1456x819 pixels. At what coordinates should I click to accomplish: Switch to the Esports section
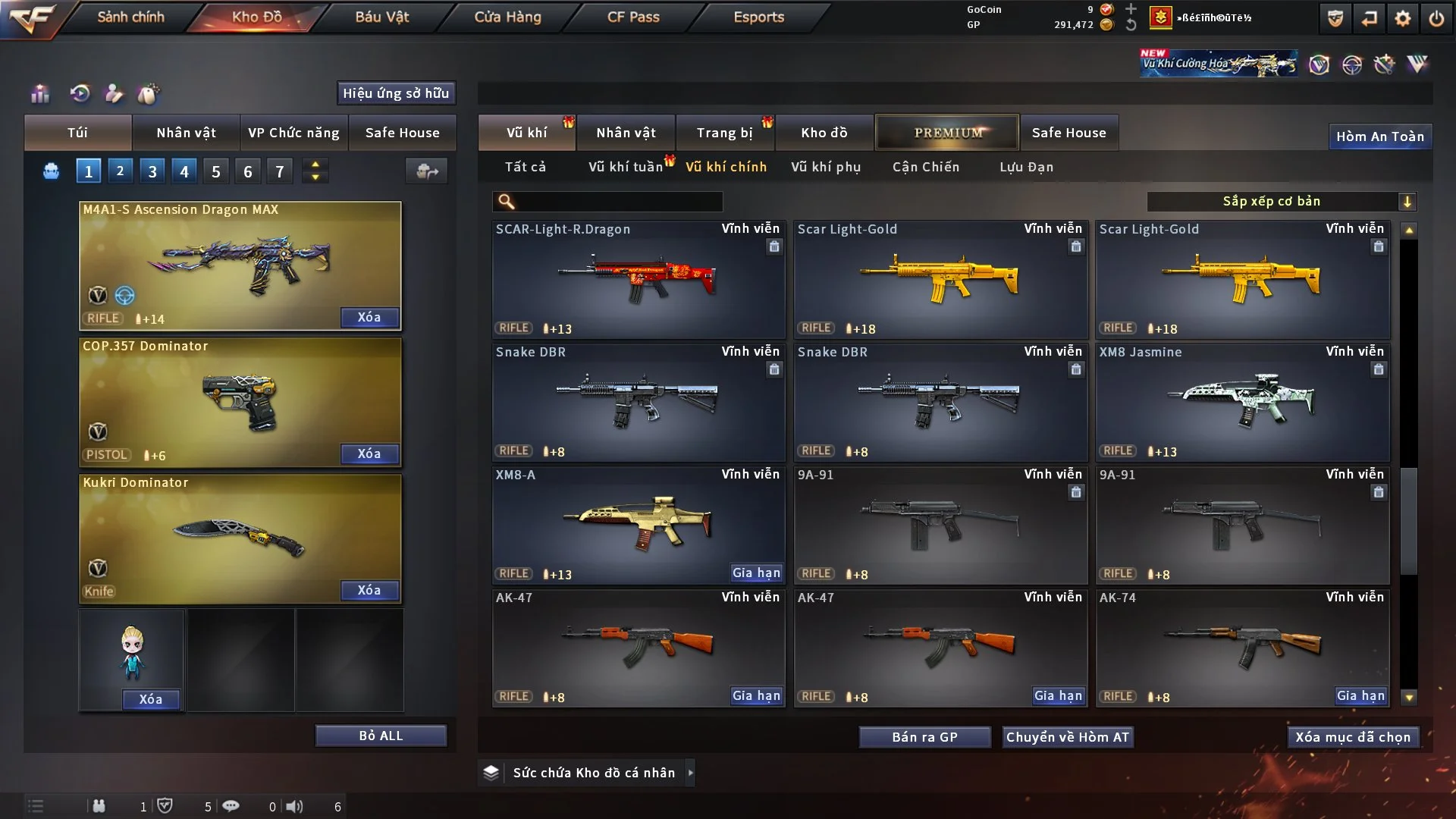click(758, 17)
